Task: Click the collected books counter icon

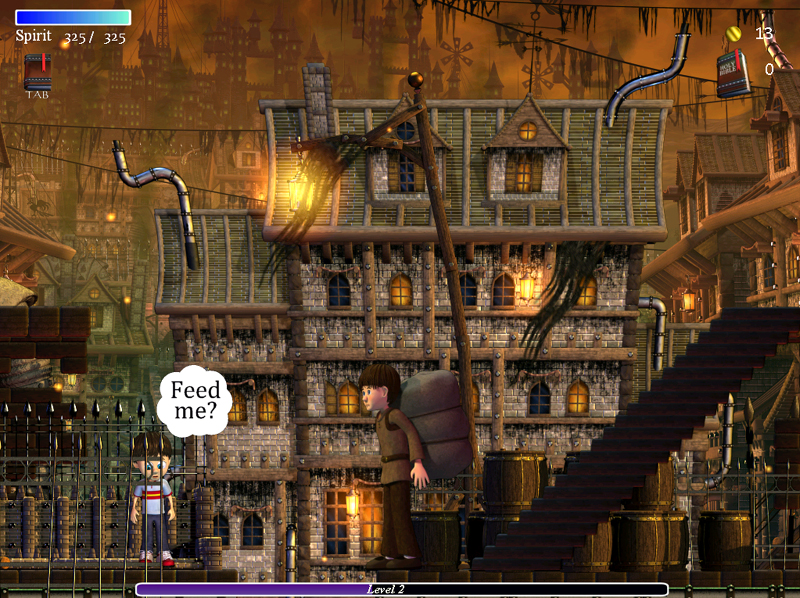Action: pos(733,74)
